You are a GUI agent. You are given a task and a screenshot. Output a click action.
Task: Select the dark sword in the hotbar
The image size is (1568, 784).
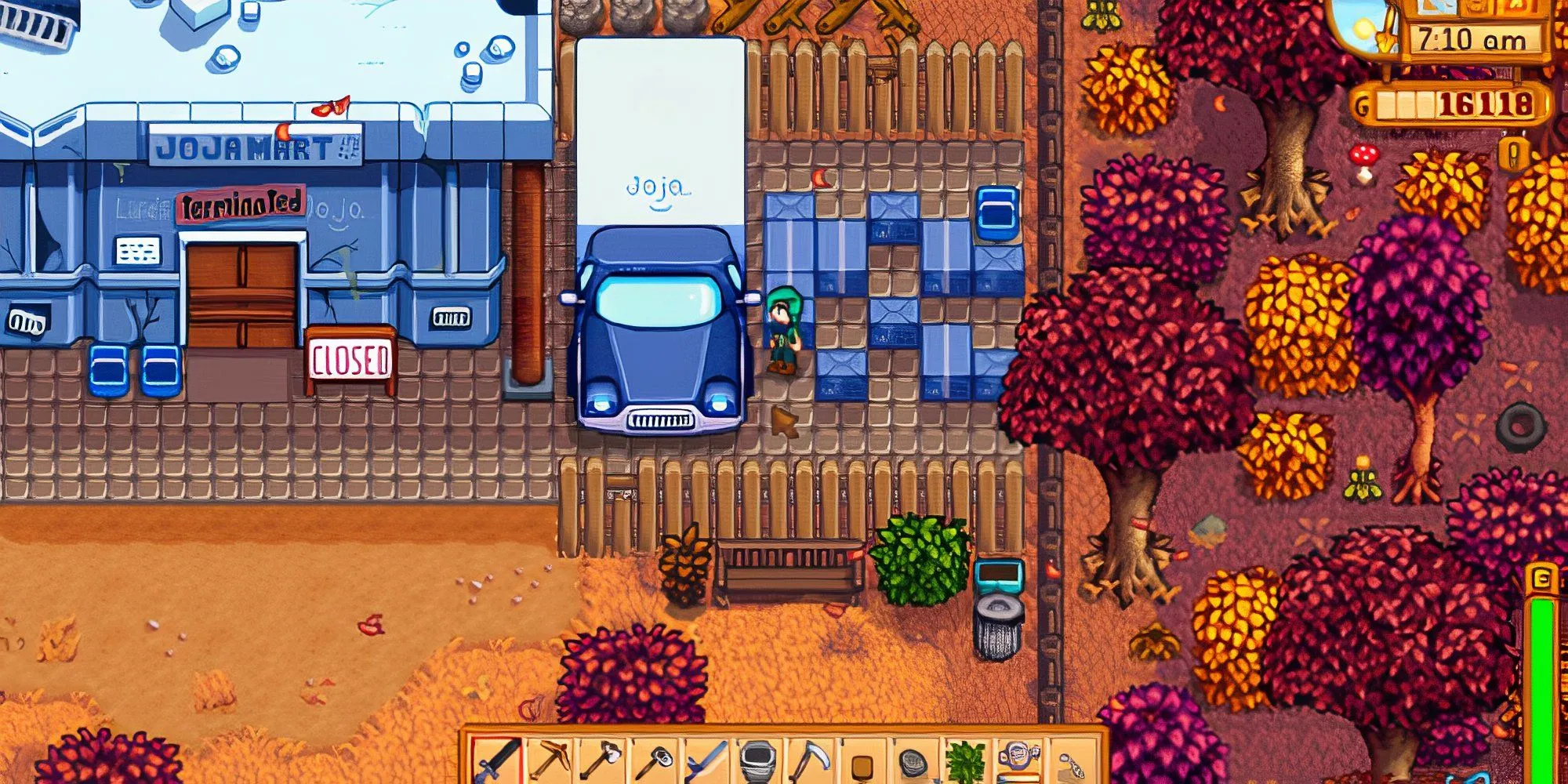click(x=496, y=759)
